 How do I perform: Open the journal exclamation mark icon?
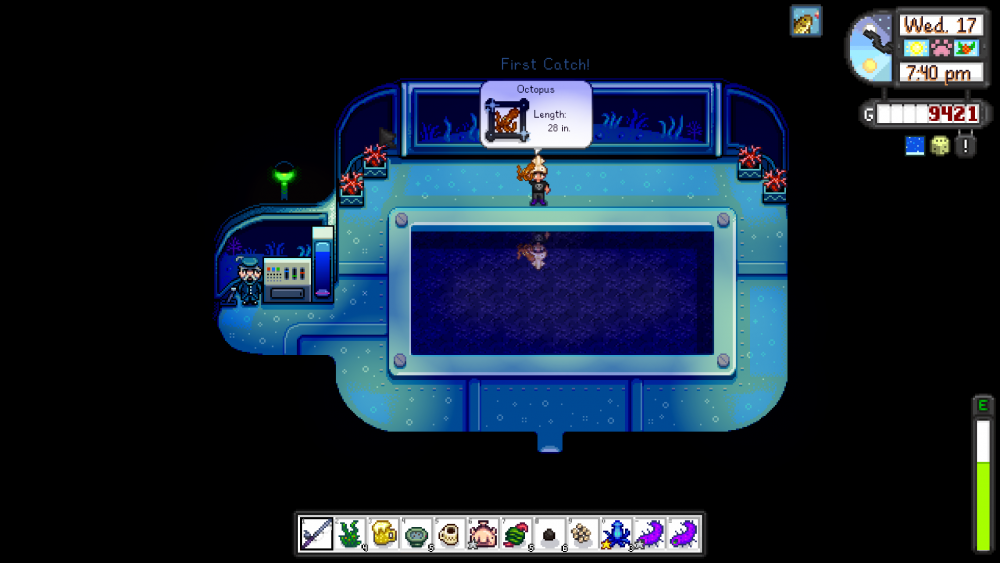coord(965,146)
